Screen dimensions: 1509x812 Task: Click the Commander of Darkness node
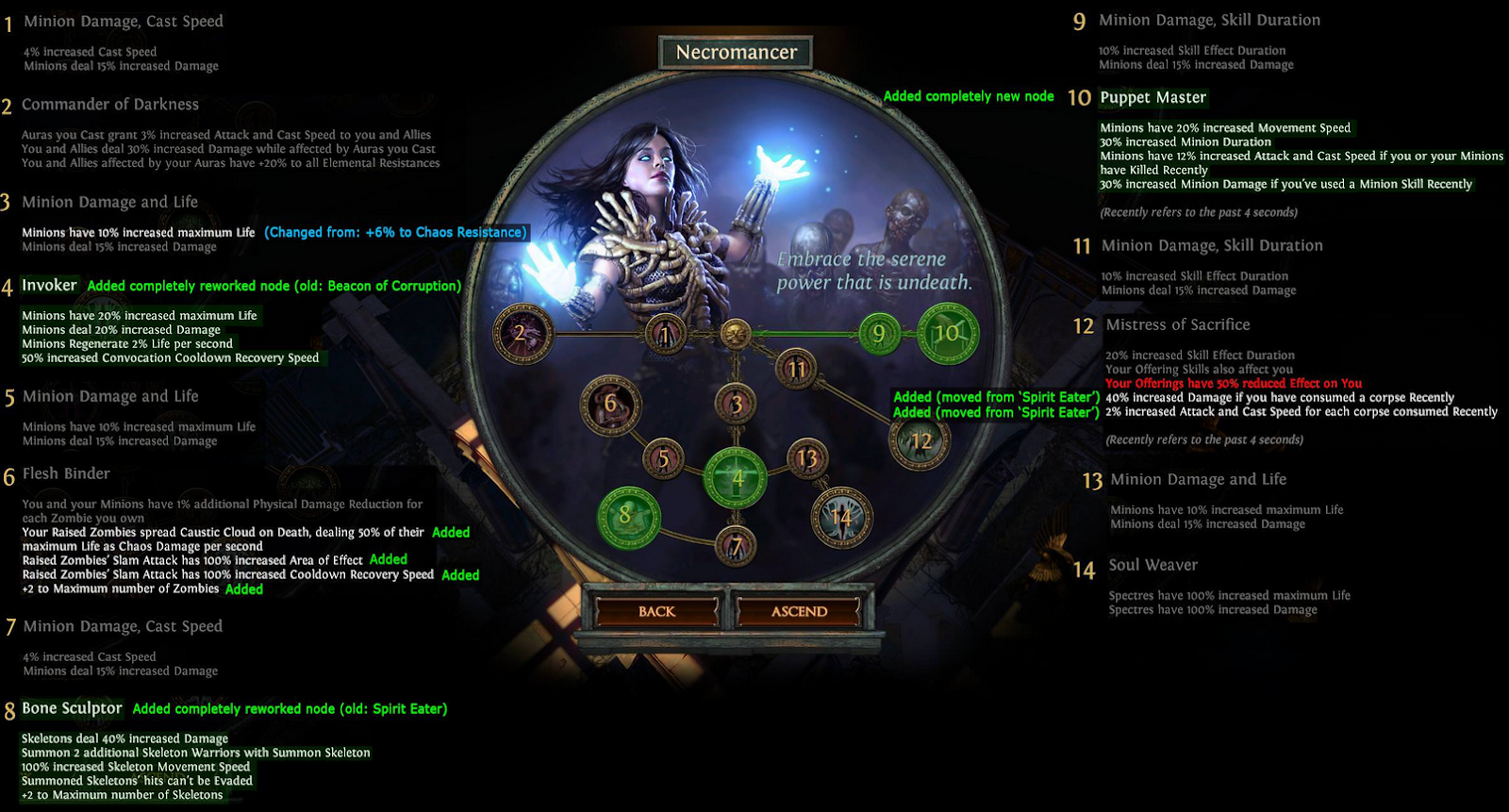click(524, 333)
